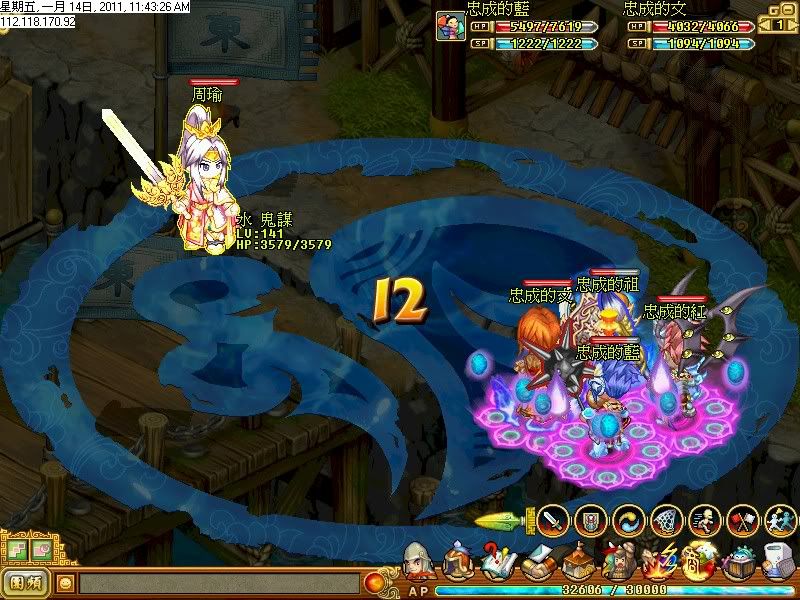Click the chat message input box
The height and width of the screenshot is (600, 800).
pos(220,583)
